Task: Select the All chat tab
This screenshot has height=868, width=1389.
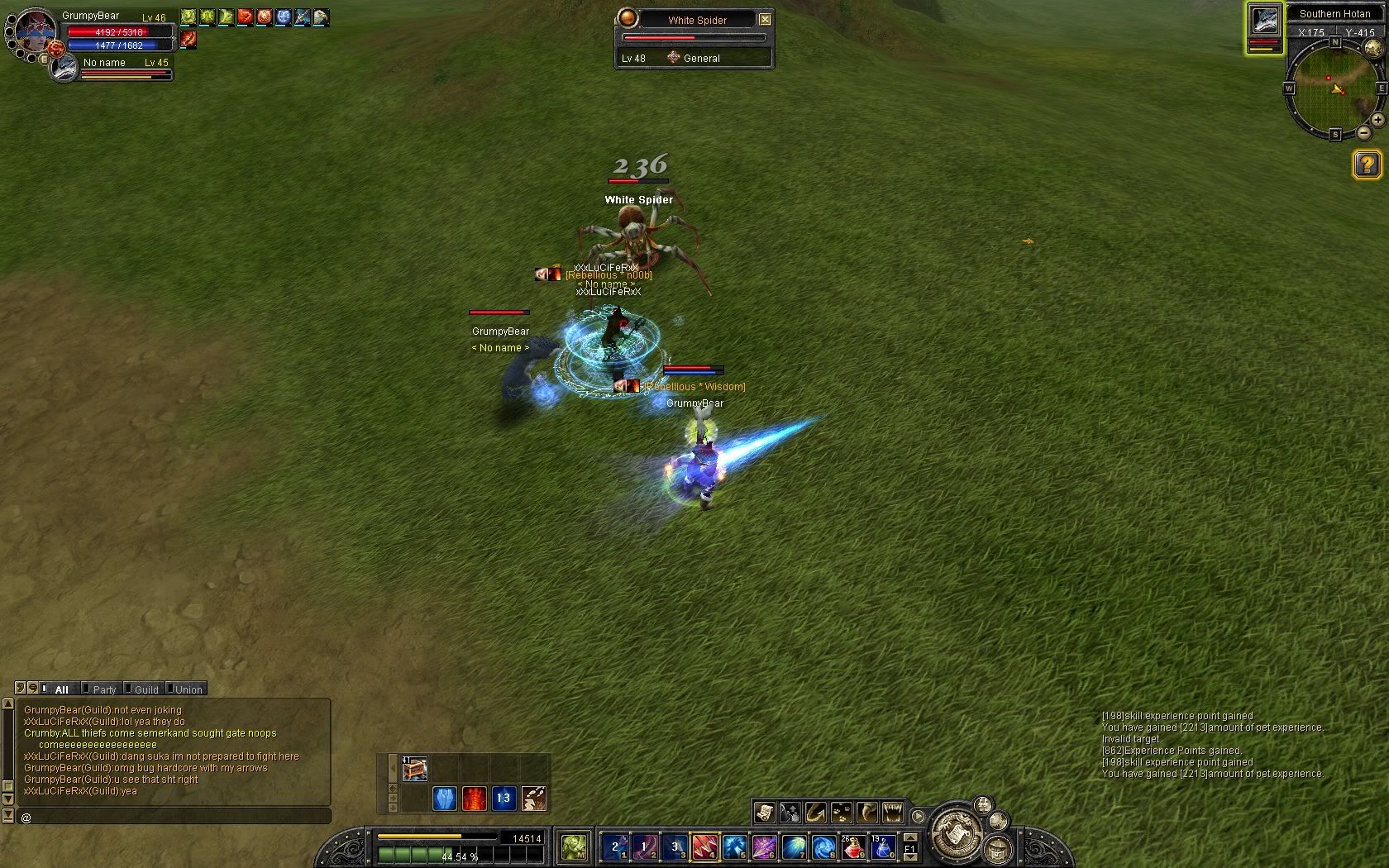Action: click(x=61, y=689)
